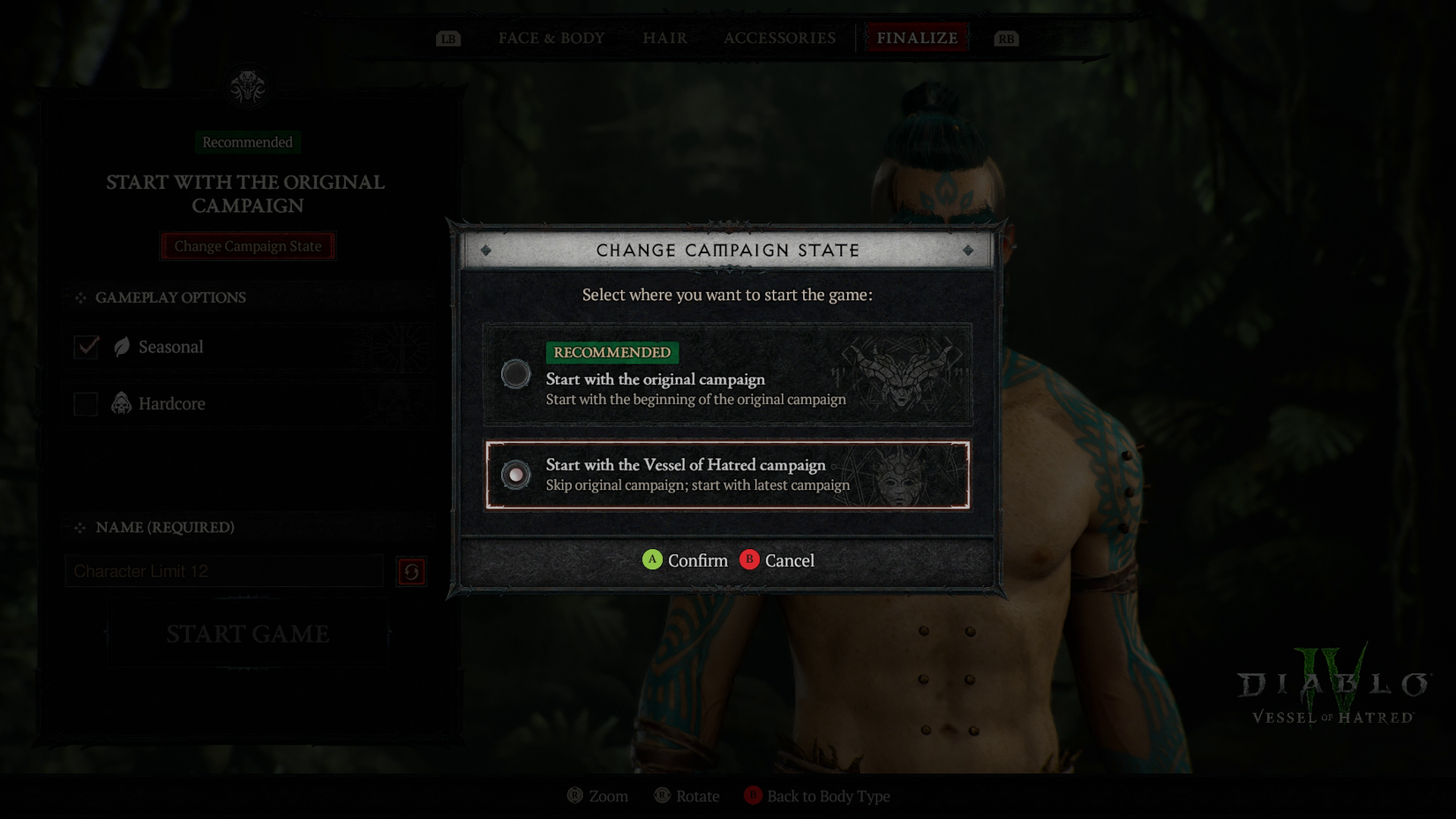1456x819 pixels.
Task: Click the LB bumper icon near tabs
Action: coord(448,38)
